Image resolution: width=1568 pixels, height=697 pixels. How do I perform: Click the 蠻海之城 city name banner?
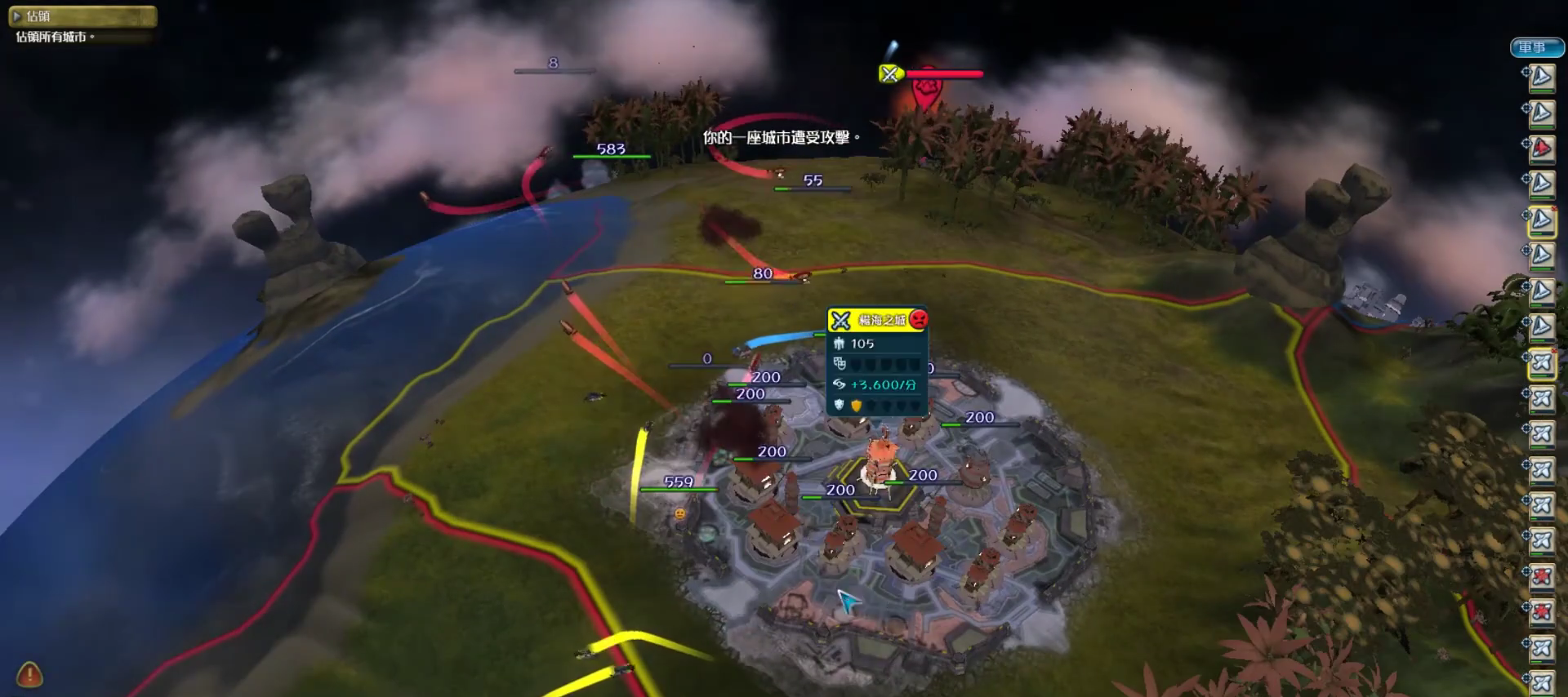pyautogui.click(x=881, y=320)
